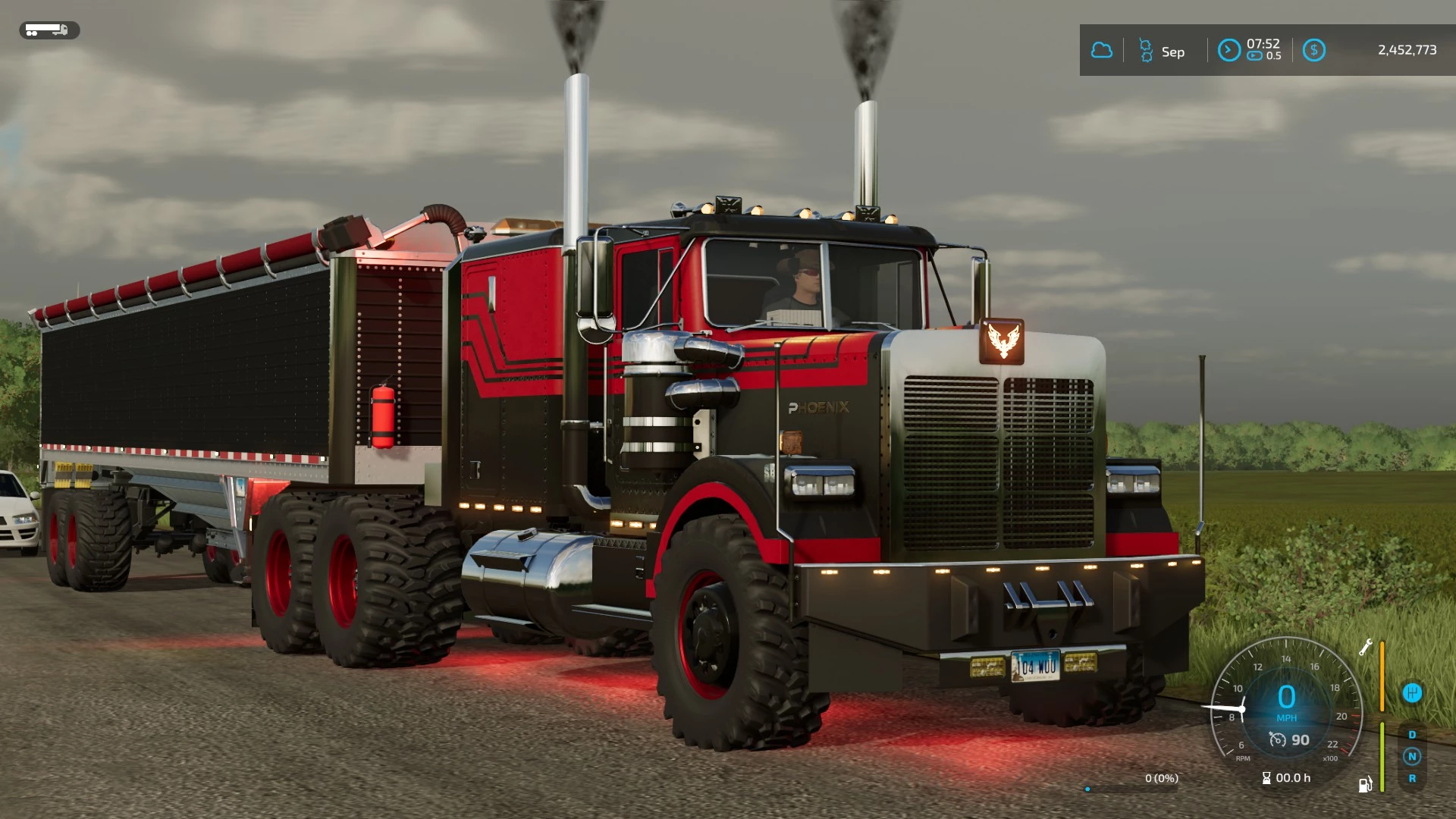Viewport: 1456px width, 819px height.
Task: Click the cruise control speedometer icon
Action: (1279, 740)
